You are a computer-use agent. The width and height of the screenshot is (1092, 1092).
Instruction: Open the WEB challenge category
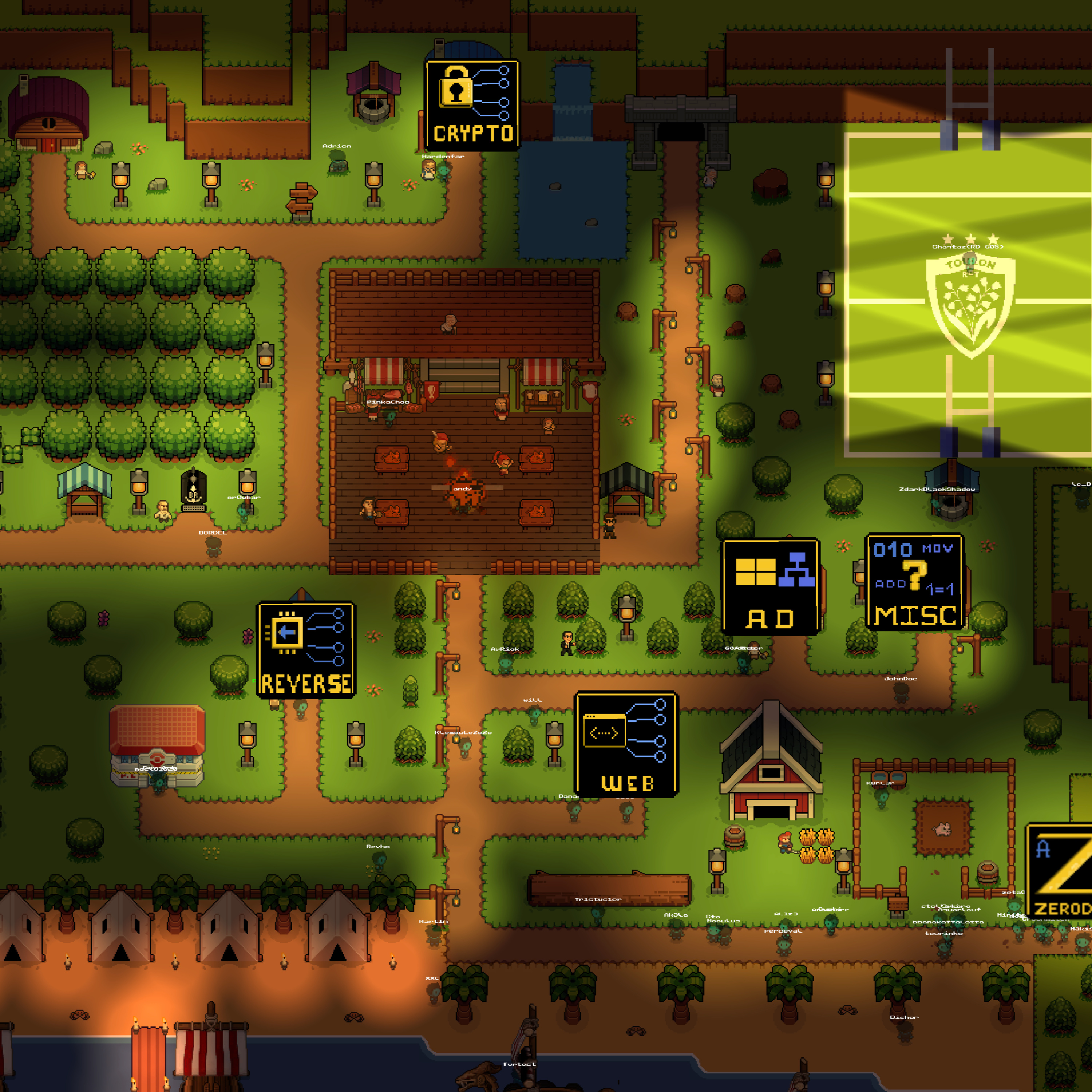pos(626,744)
